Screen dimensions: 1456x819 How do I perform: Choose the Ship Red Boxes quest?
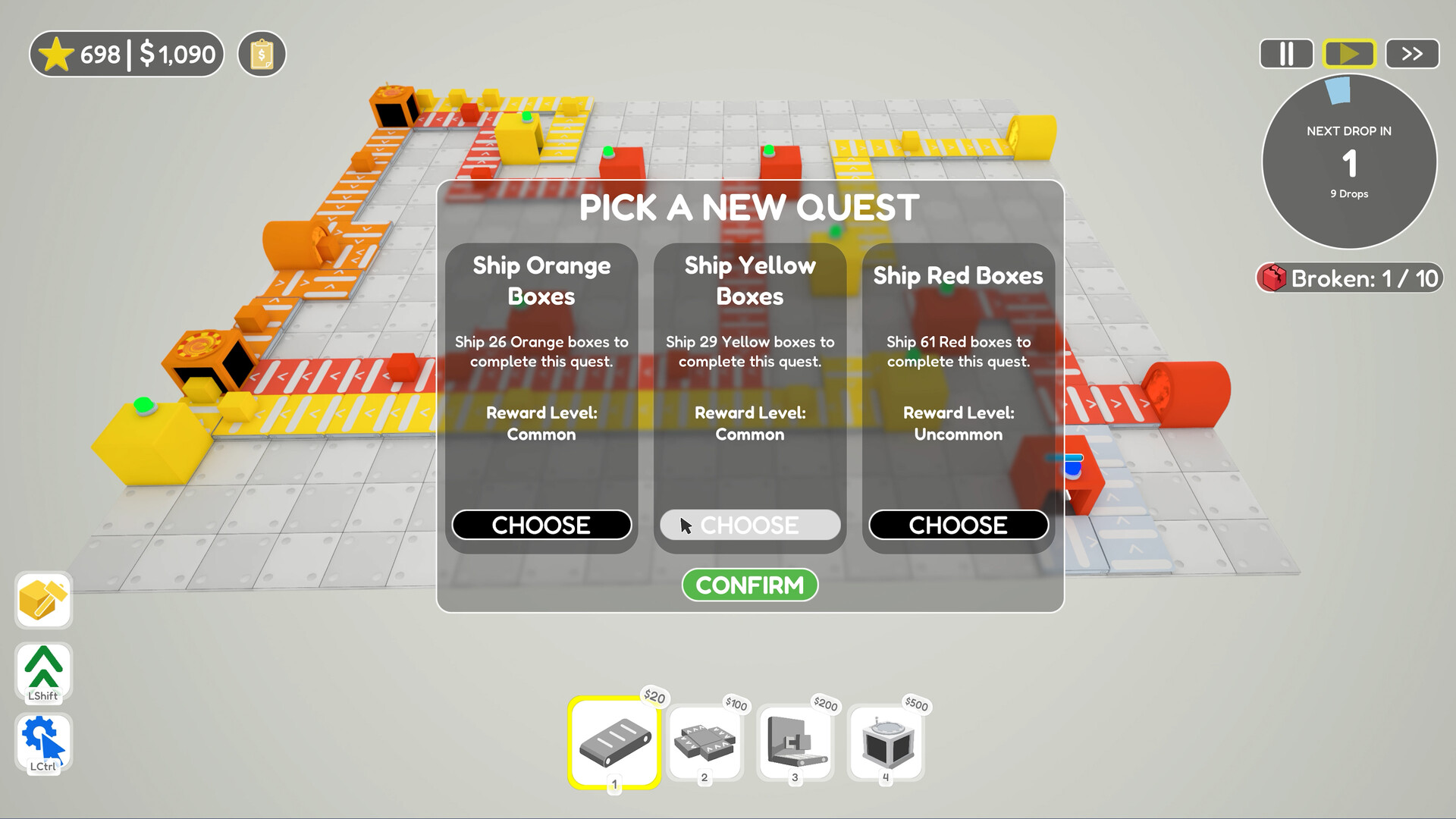coord(958,525)
